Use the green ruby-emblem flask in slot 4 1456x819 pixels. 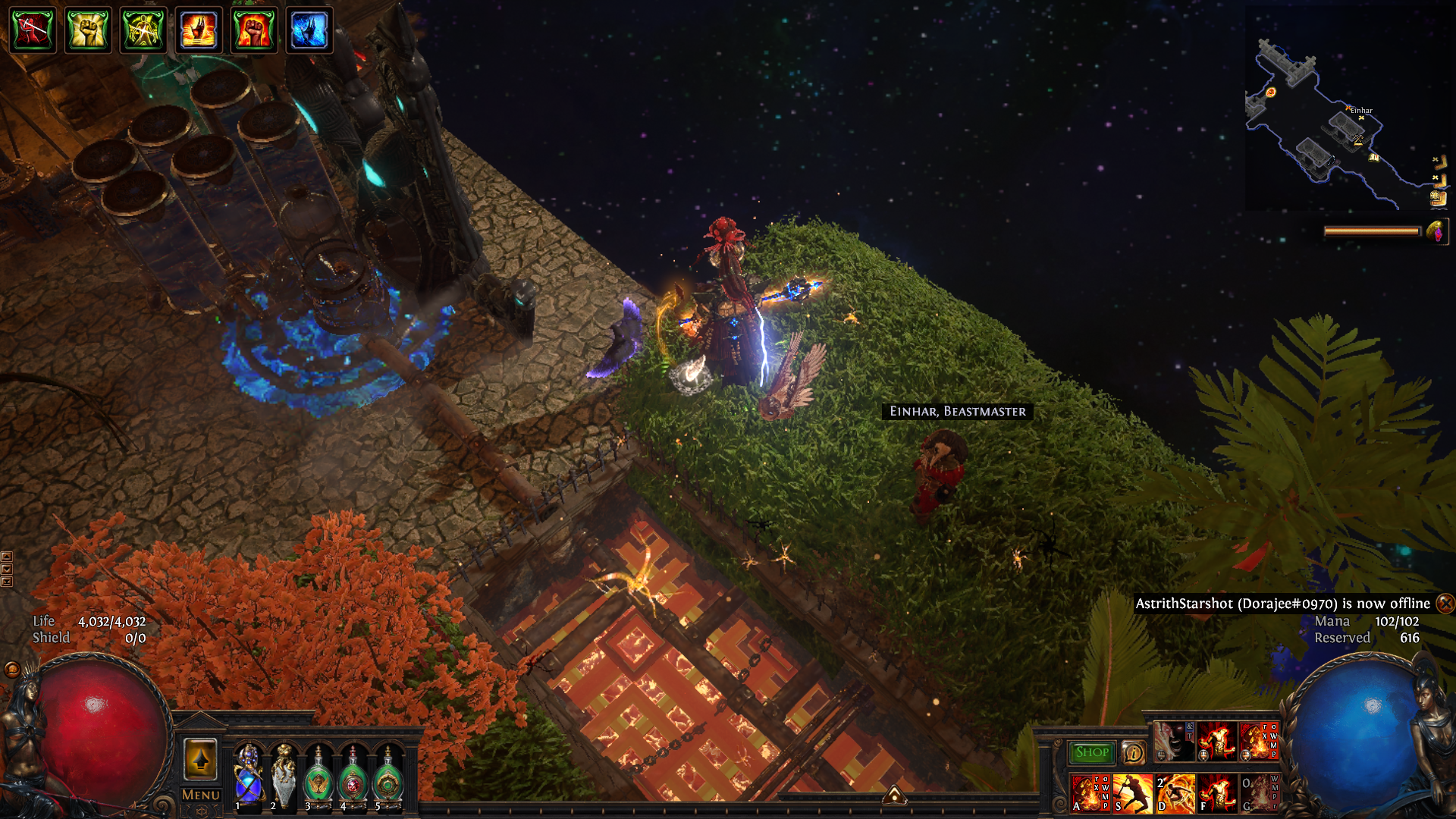coord(353,777)
